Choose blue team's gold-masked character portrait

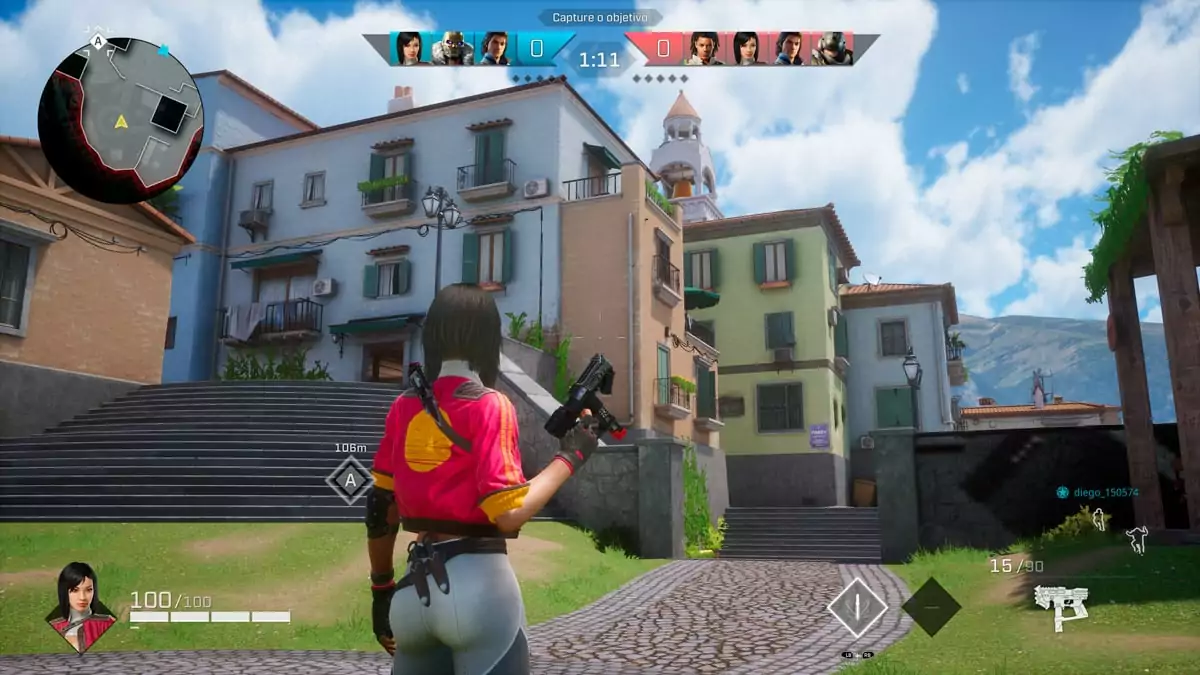(452, 48)
